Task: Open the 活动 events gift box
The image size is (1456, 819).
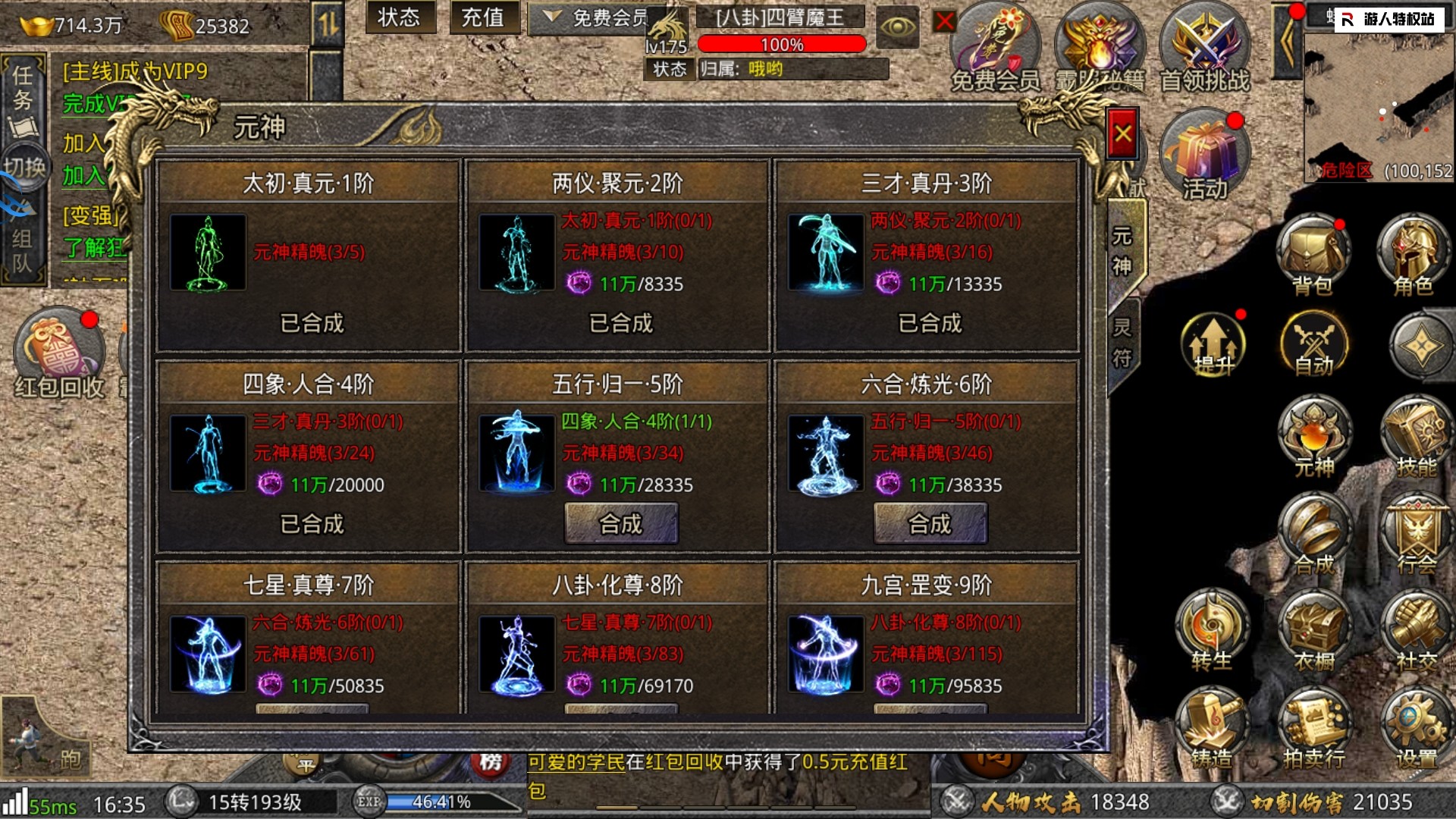Action: point(1204,156)
